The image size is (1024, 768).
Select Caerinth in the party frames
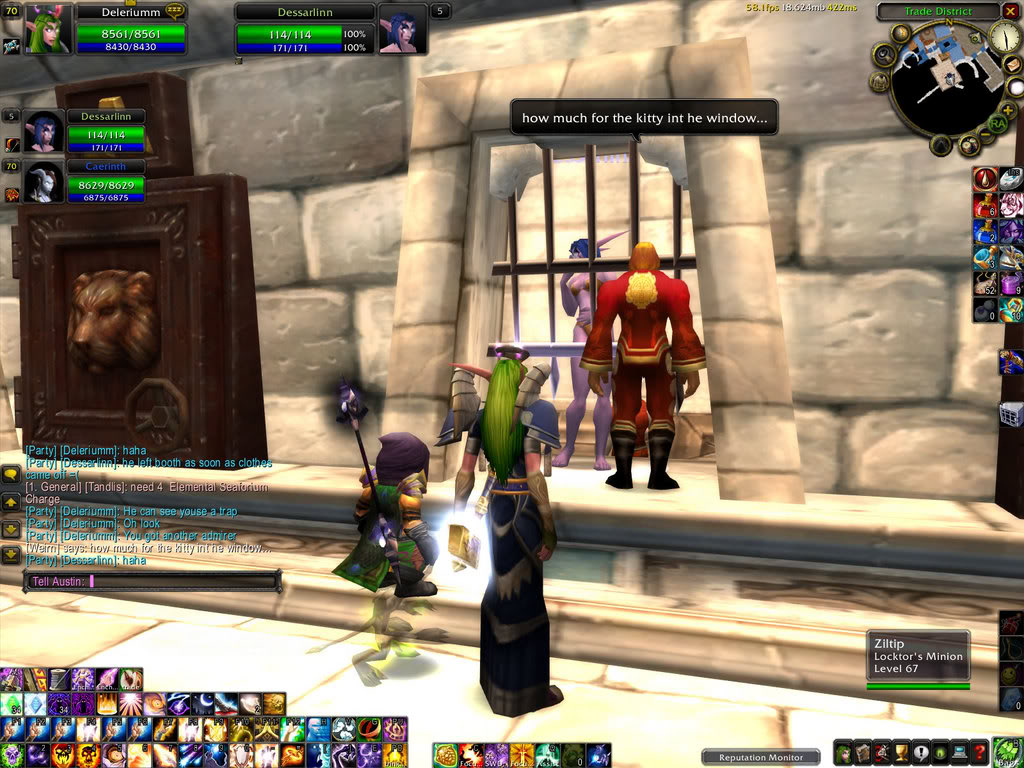point(41,183)
